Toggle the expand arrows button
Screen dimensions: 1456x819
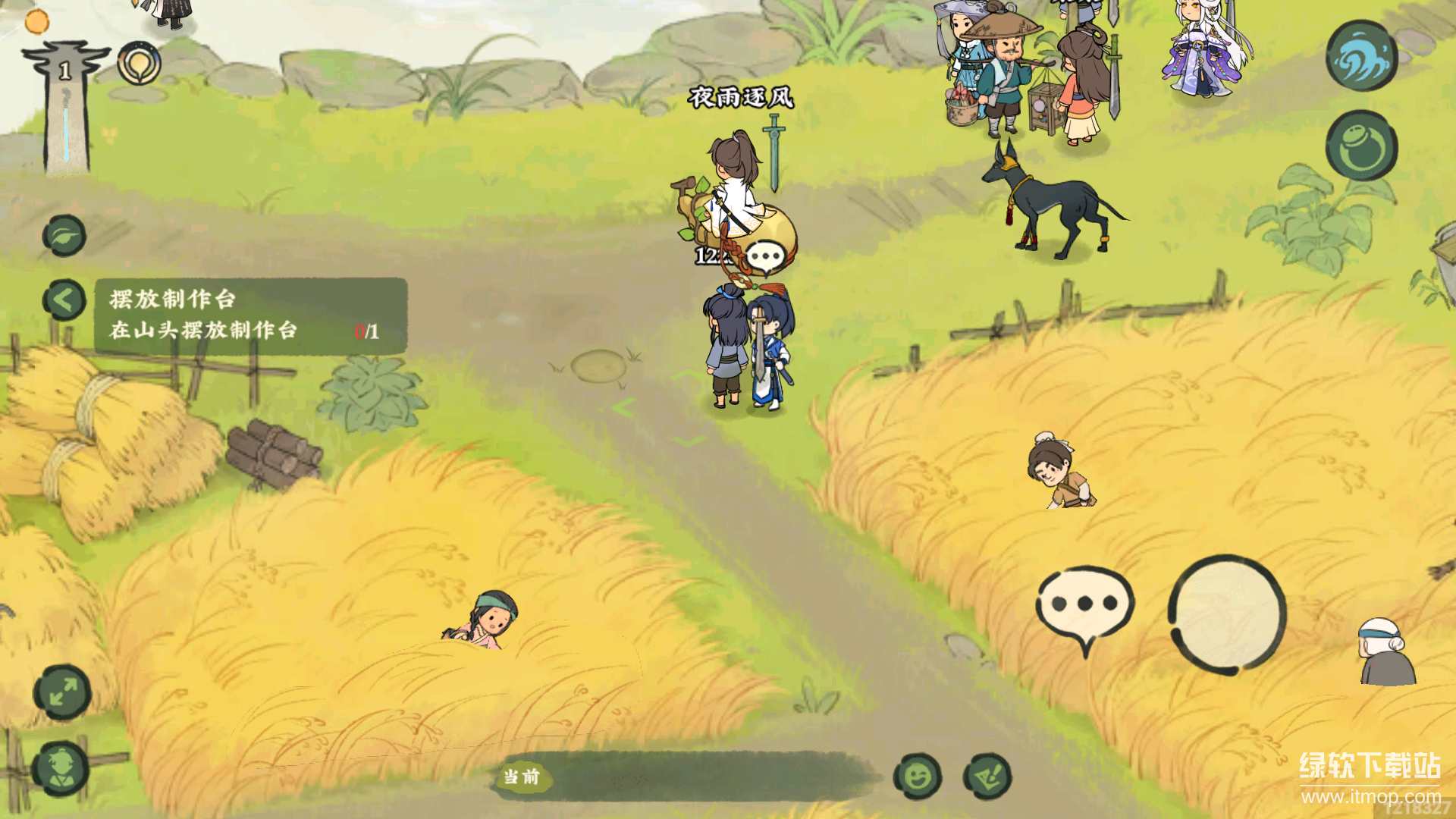click(x=62, y=692)
